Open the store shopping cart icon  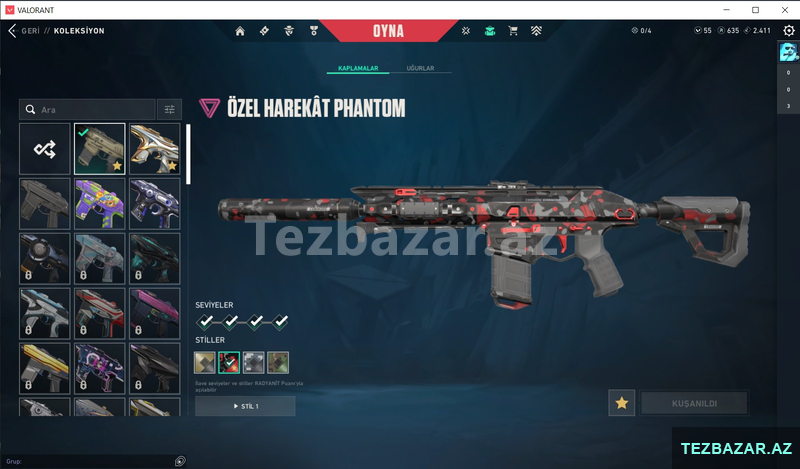coord(513,31)
